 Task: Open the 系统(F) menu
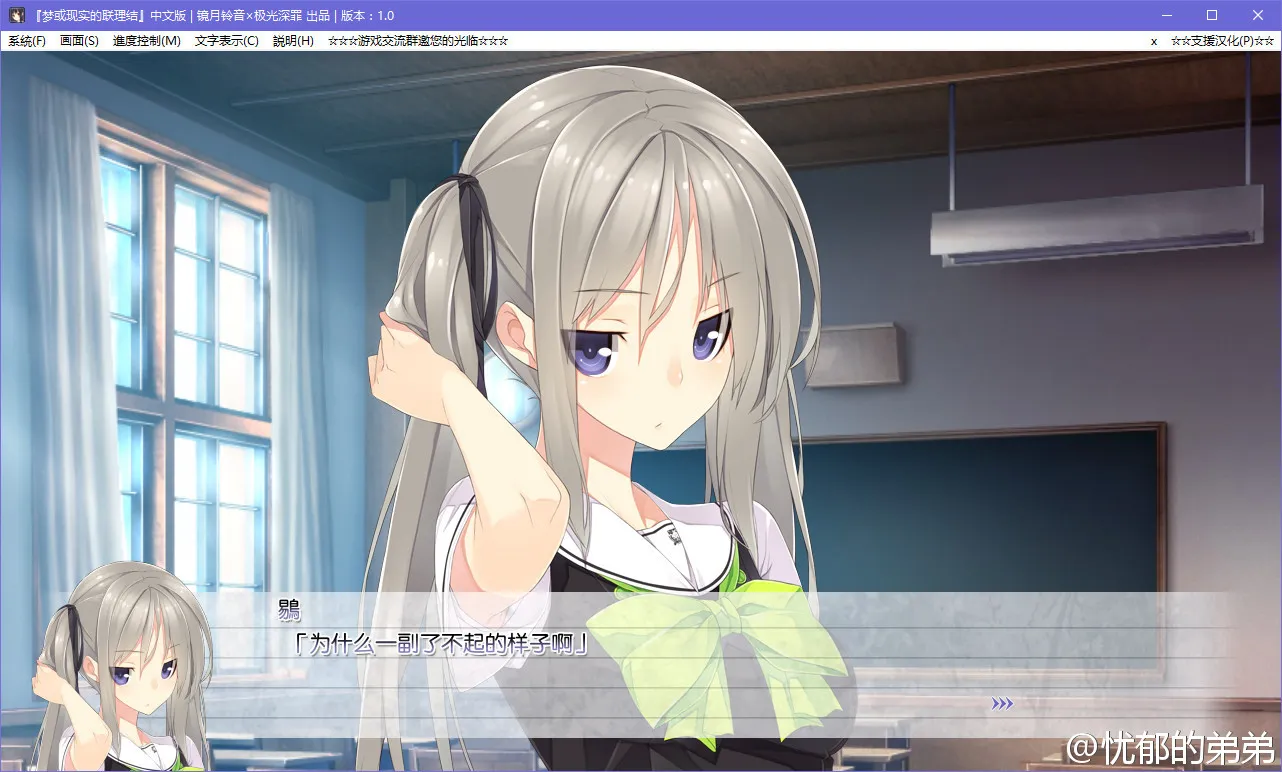(x=27, y=41)
